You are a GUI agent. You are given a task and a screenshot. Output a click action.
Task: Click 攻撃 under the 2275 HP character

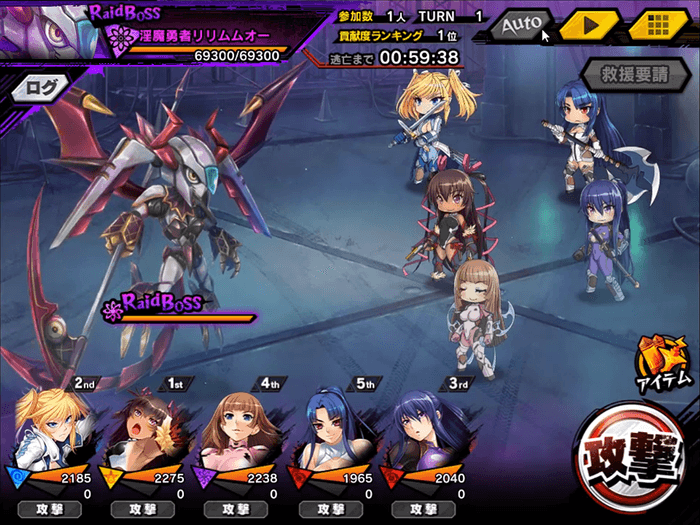point(141,510)
